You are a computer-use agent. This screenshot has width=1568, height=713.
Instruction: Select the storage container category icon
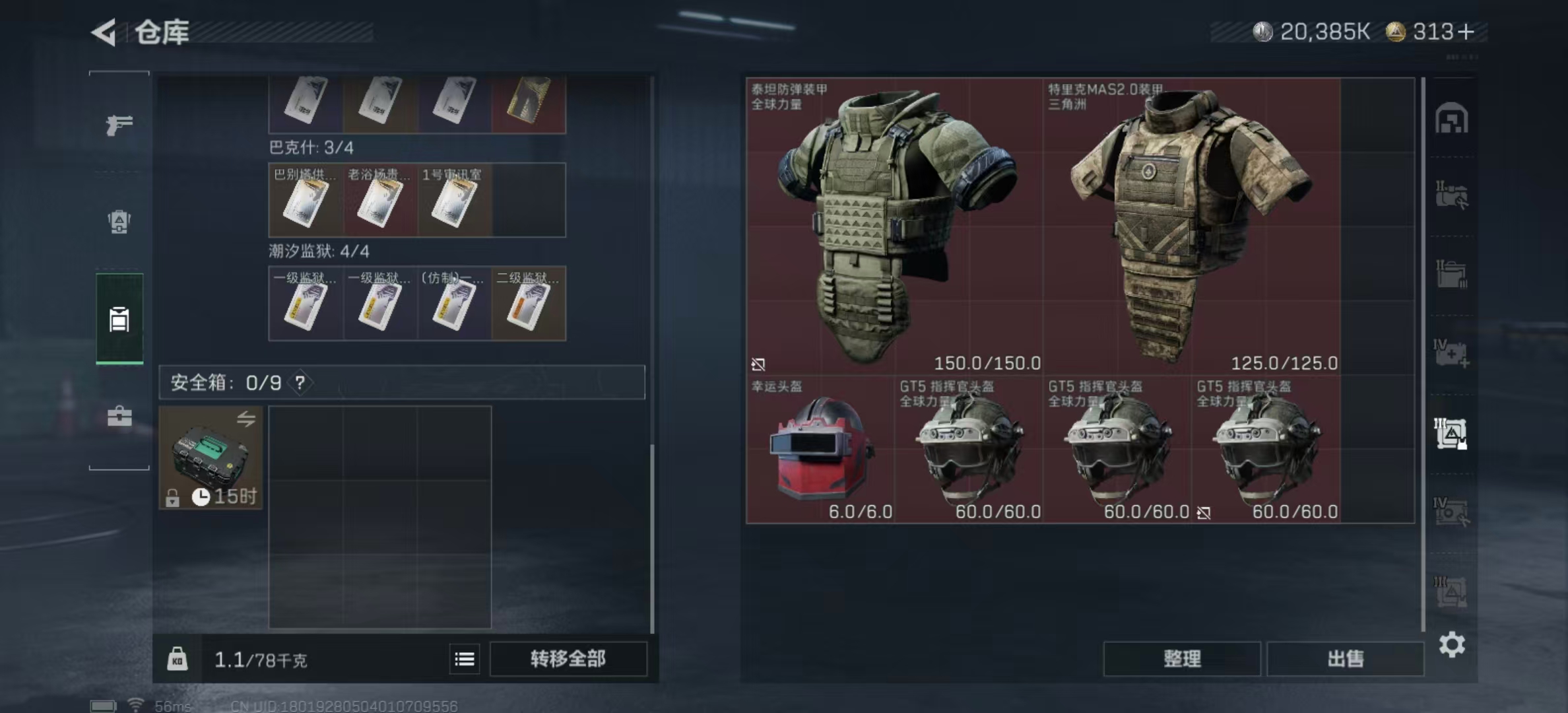point(119,319)
